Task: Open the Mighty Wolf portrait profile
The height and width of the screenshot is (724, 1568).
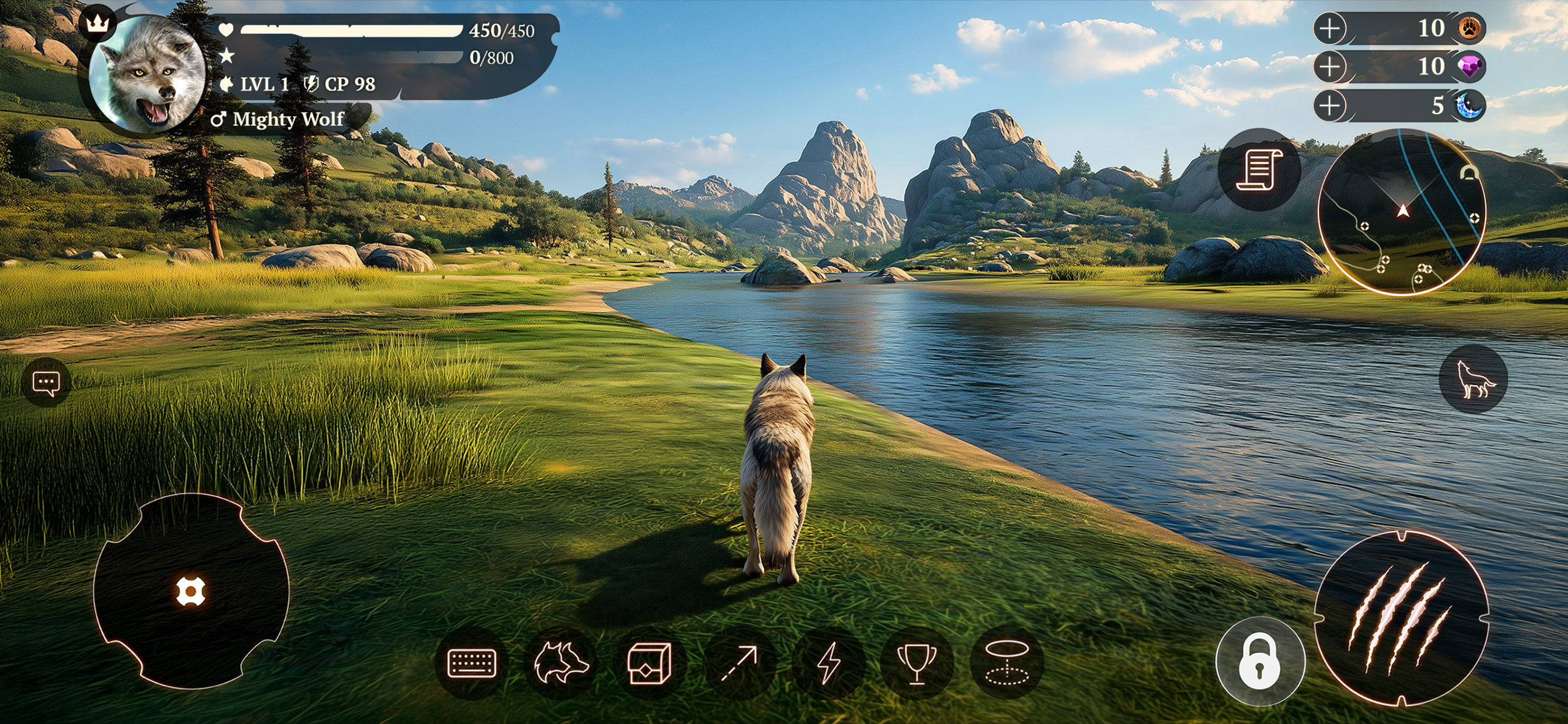Action: (146, 73)
